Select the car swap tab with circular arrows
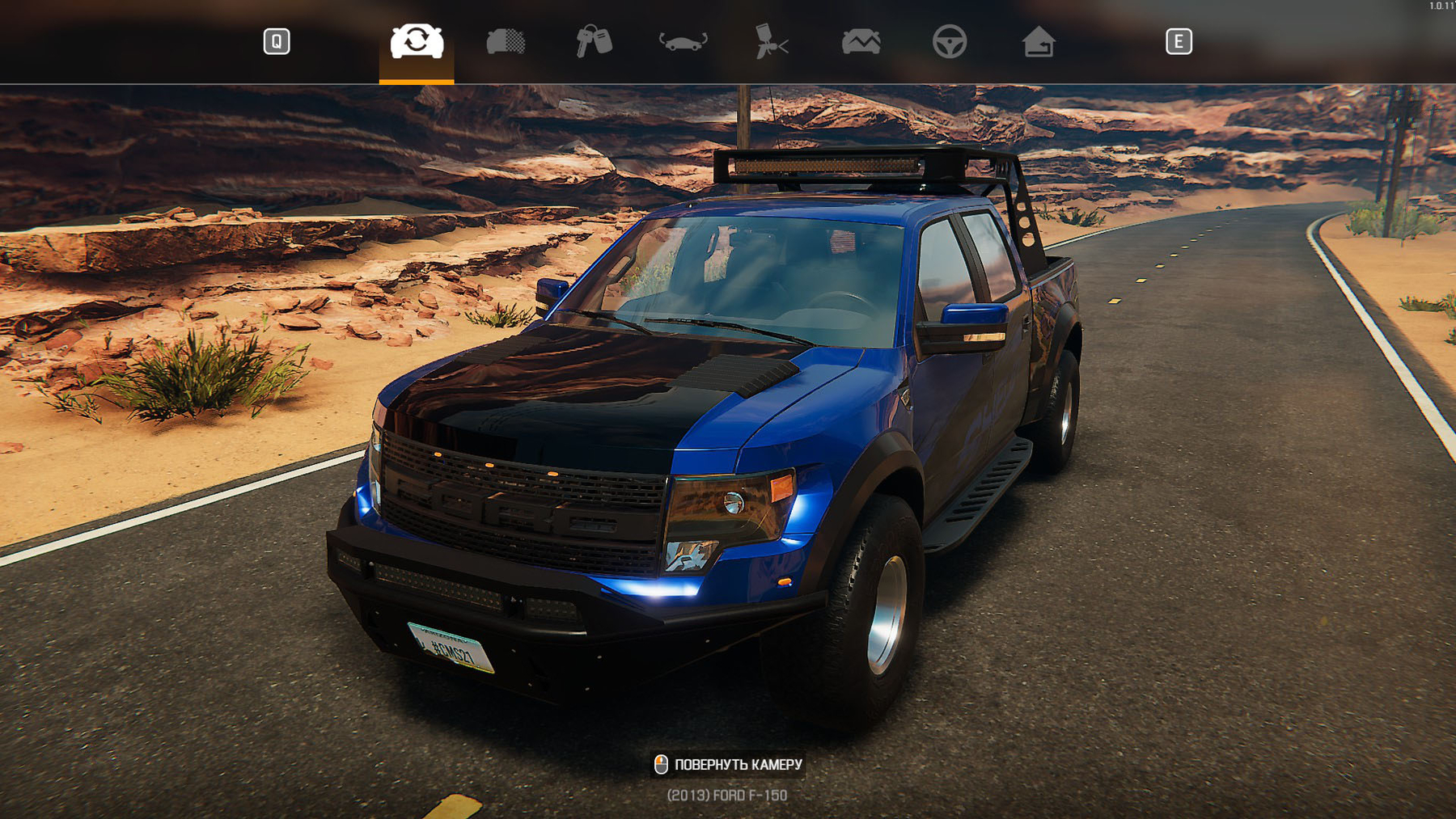The width and height of the screenshot is (1456, 819). pyautogui.click(x=417, y=41)
